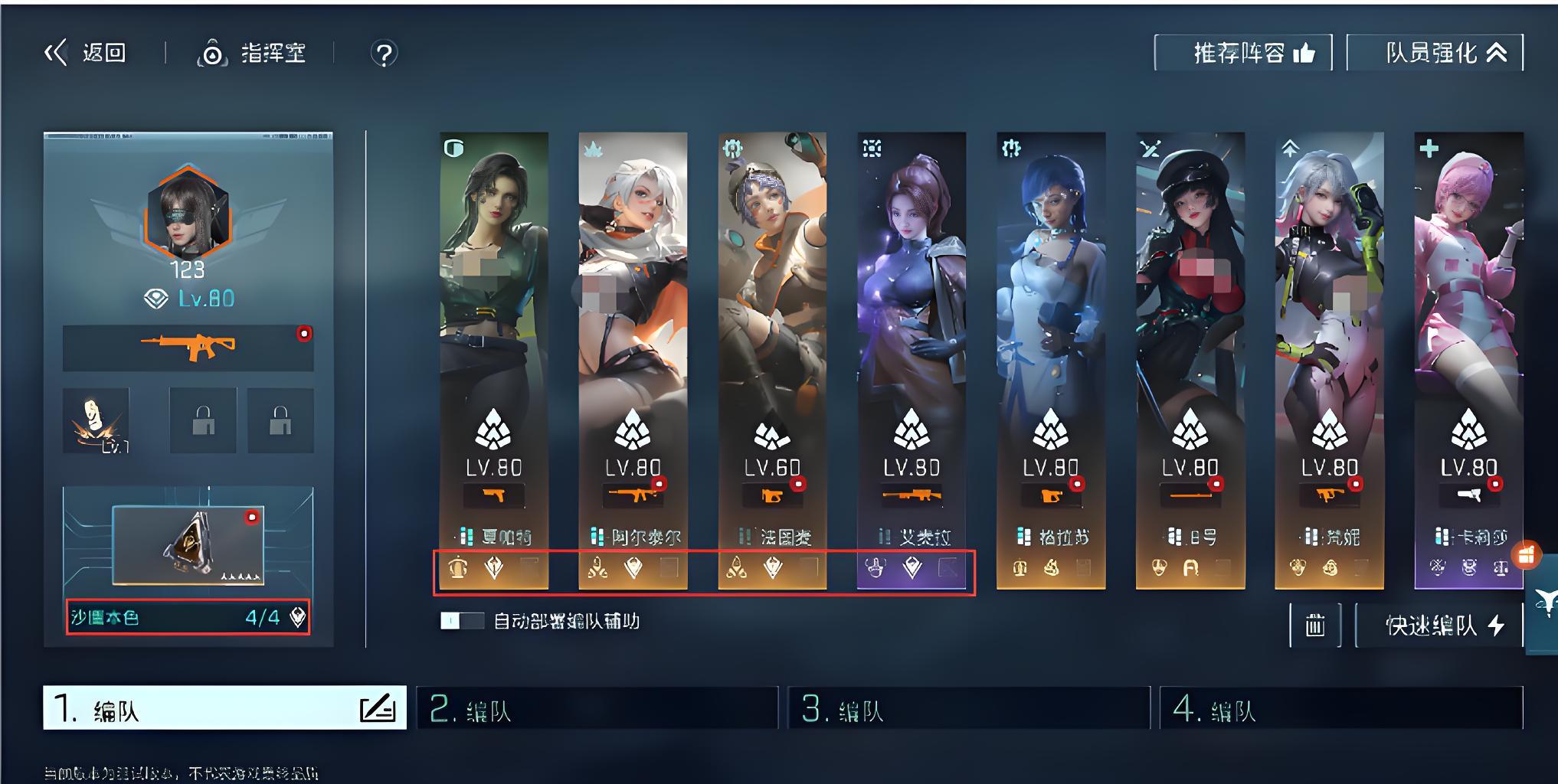Show the 推荐阵容 recommended lineup
This screenshot has width=1558, height=784.
(1242, 53)
